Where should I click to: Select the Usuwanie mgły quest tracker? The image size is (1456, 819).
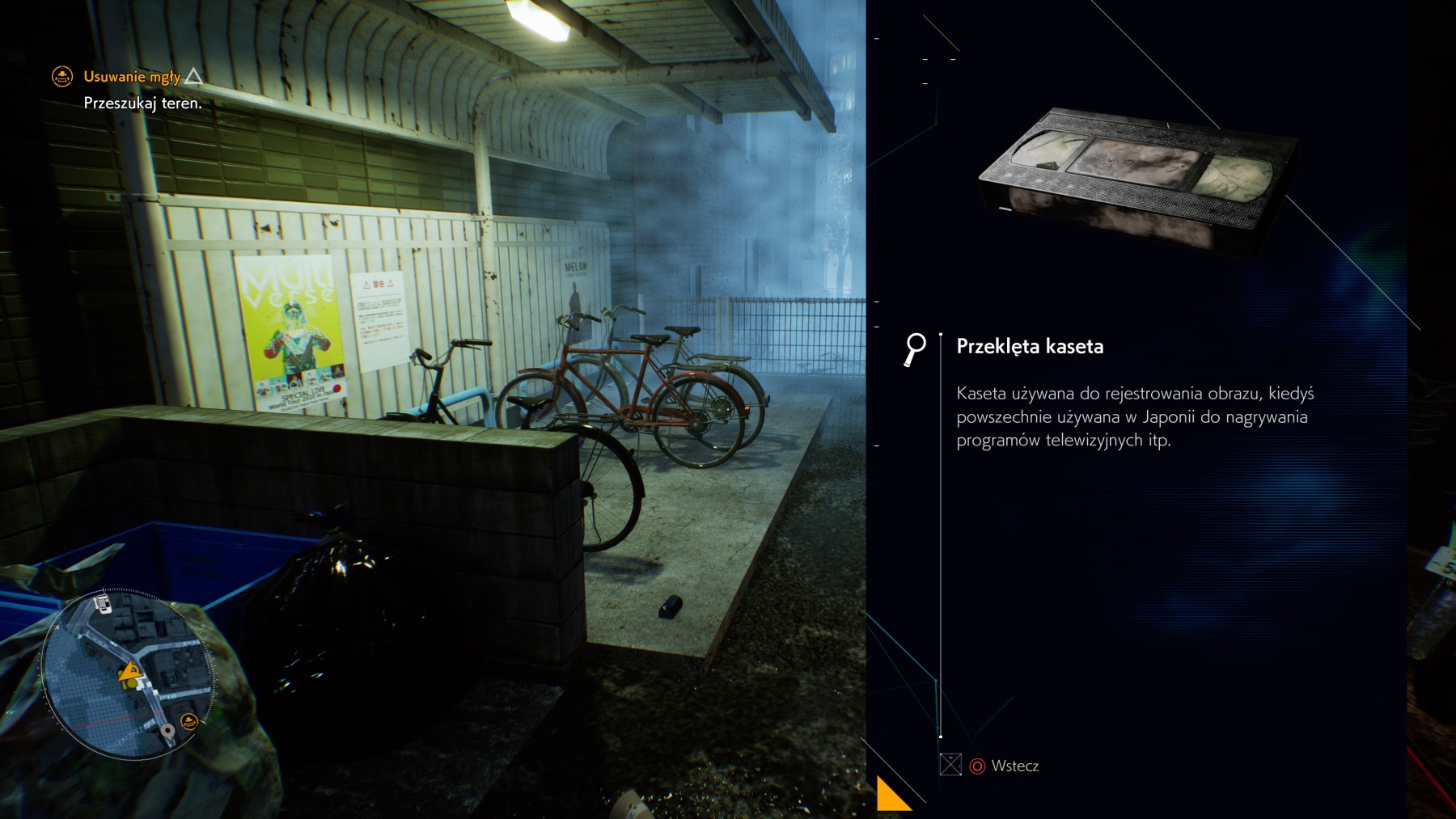[x=132, y=77]
